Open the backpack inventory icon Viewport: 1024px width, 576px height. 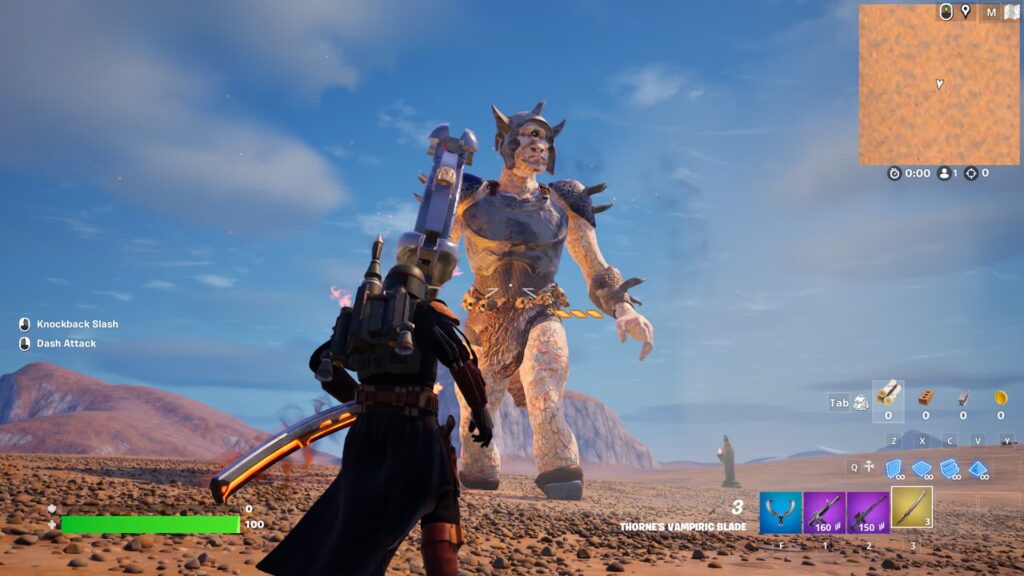(860, 403)
